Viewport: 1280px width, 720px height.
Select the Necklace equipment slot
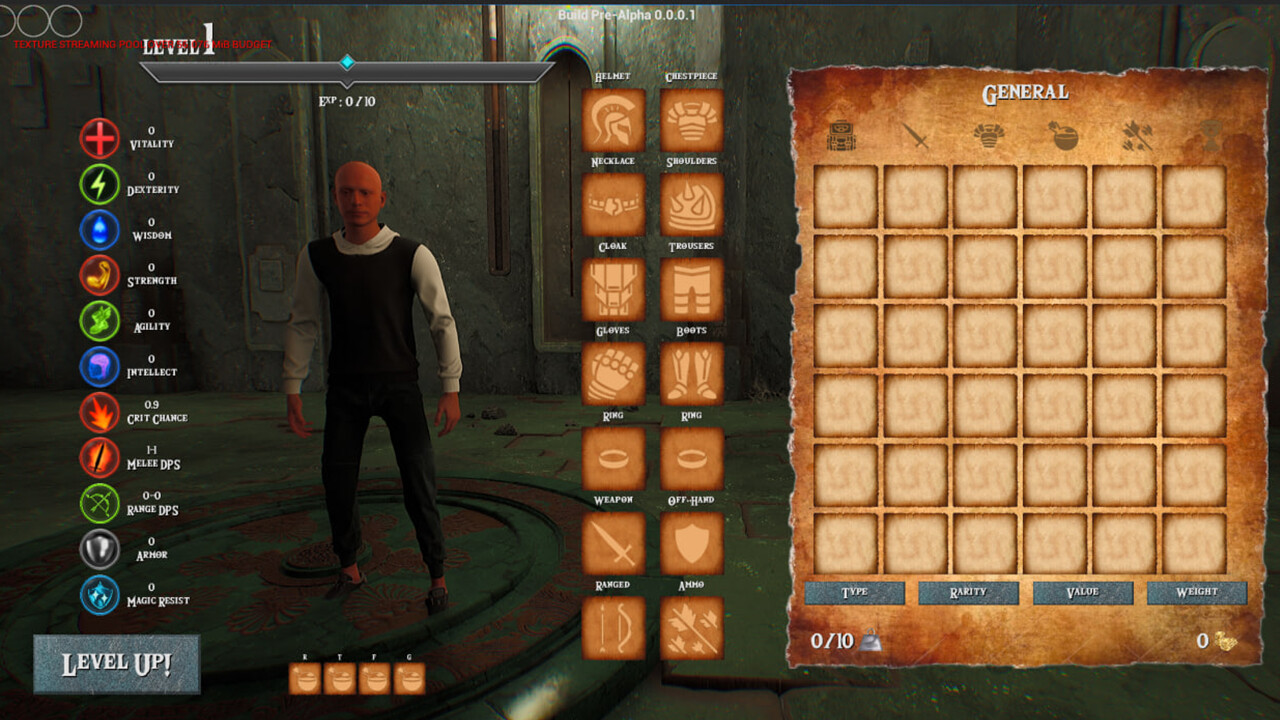point(613,203)
